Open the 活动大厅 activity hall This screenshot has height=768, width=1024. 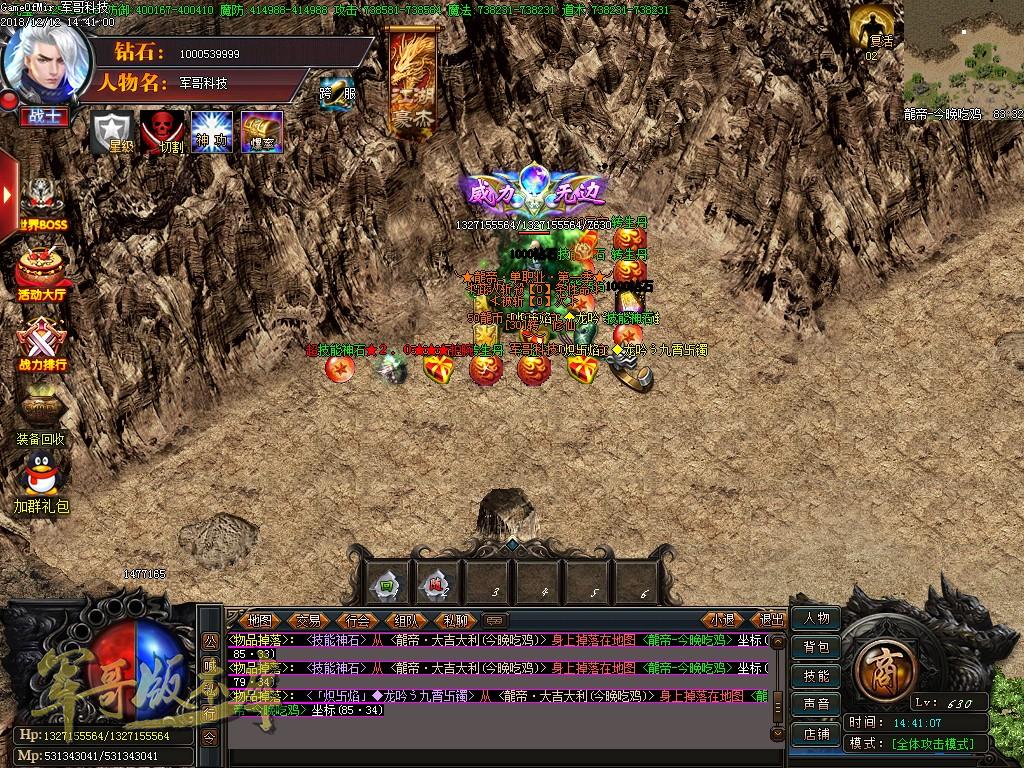[x=41, y=271]
